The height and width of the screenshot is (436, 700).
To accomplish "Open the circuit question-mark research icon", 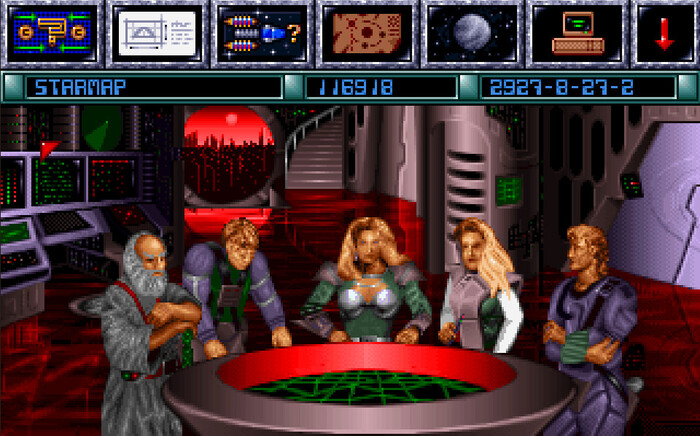I will pyautogui.click(x=50, y=32).
